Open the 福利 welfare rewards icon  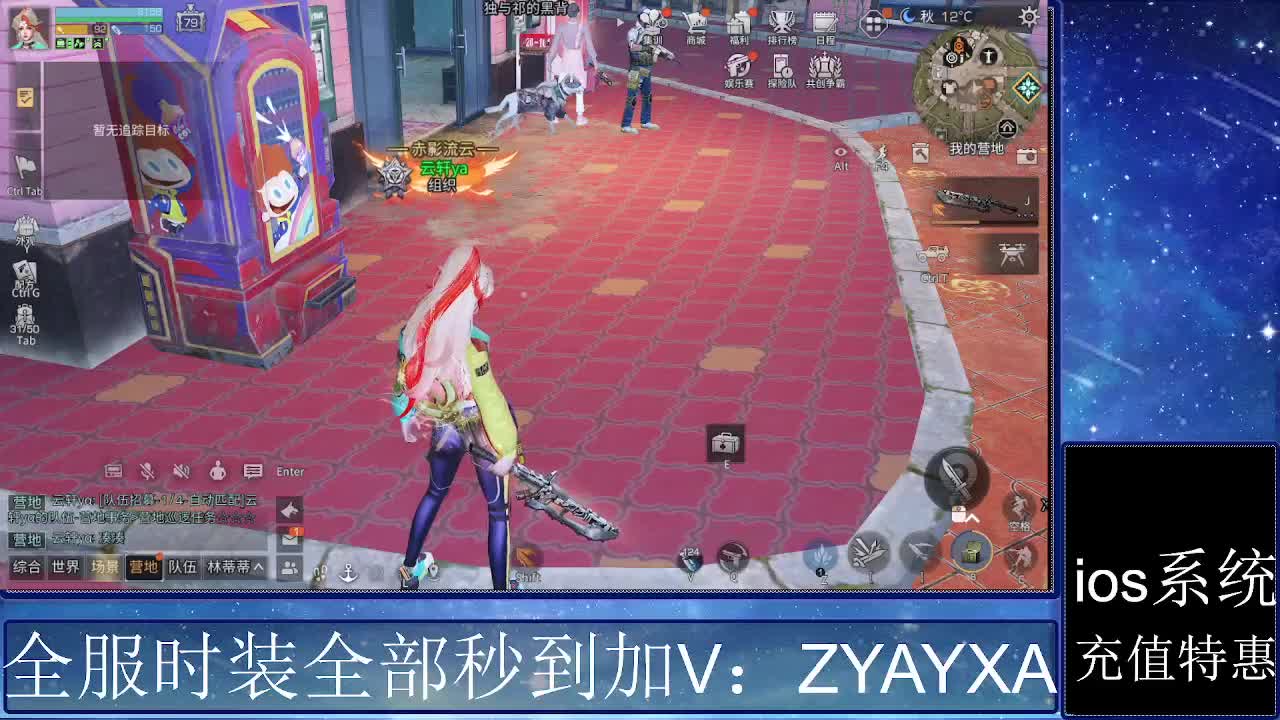[739, 22]
